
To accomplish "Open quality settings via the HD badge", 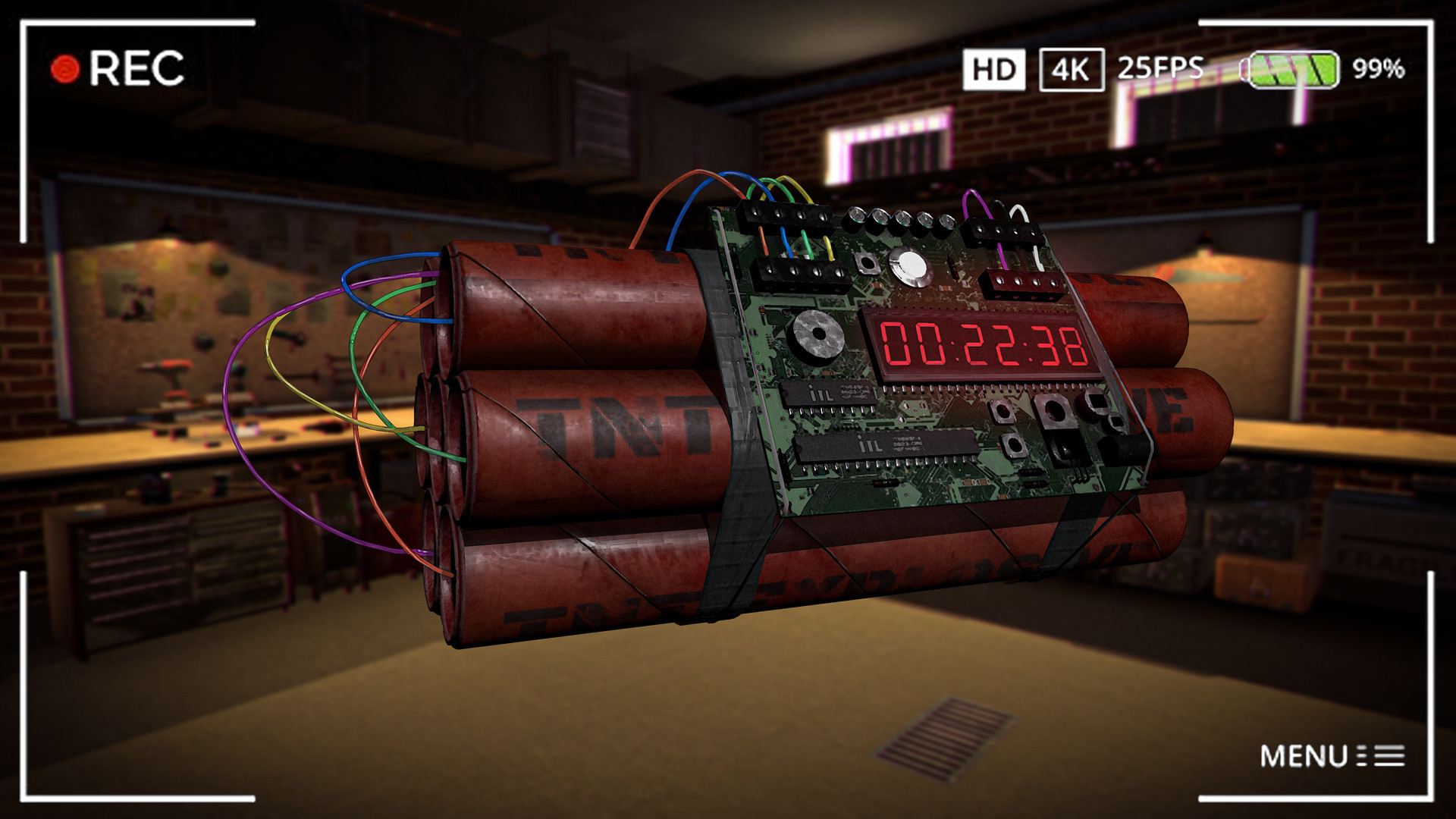I will pyautogui.click(x=993, y=70).
